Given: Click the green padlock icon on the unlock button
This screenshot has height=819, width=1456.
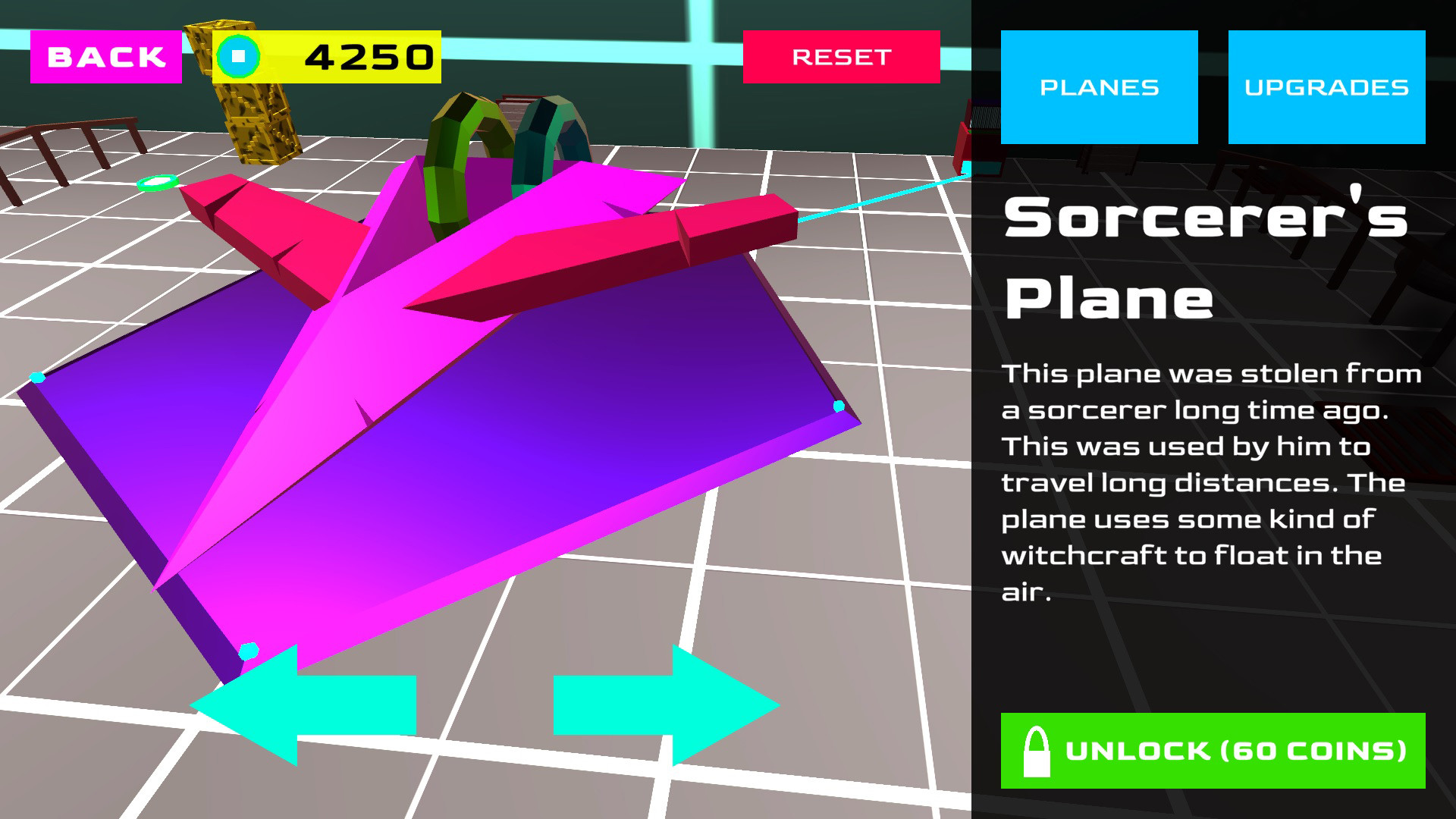Looking at the screenshot, I should [x=1035, y=752].
